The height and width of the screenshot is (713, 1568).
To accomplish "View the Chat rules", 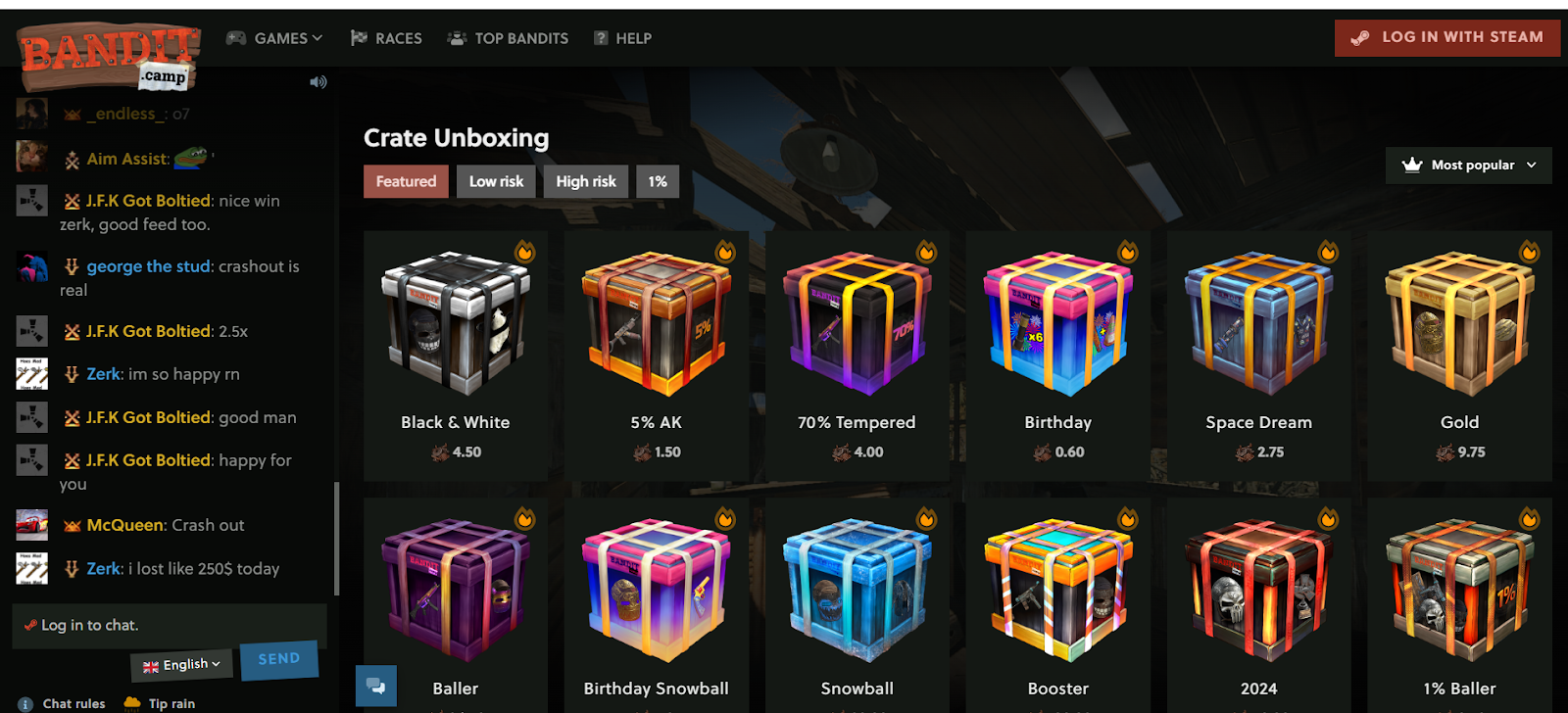I will pos(73,703).
